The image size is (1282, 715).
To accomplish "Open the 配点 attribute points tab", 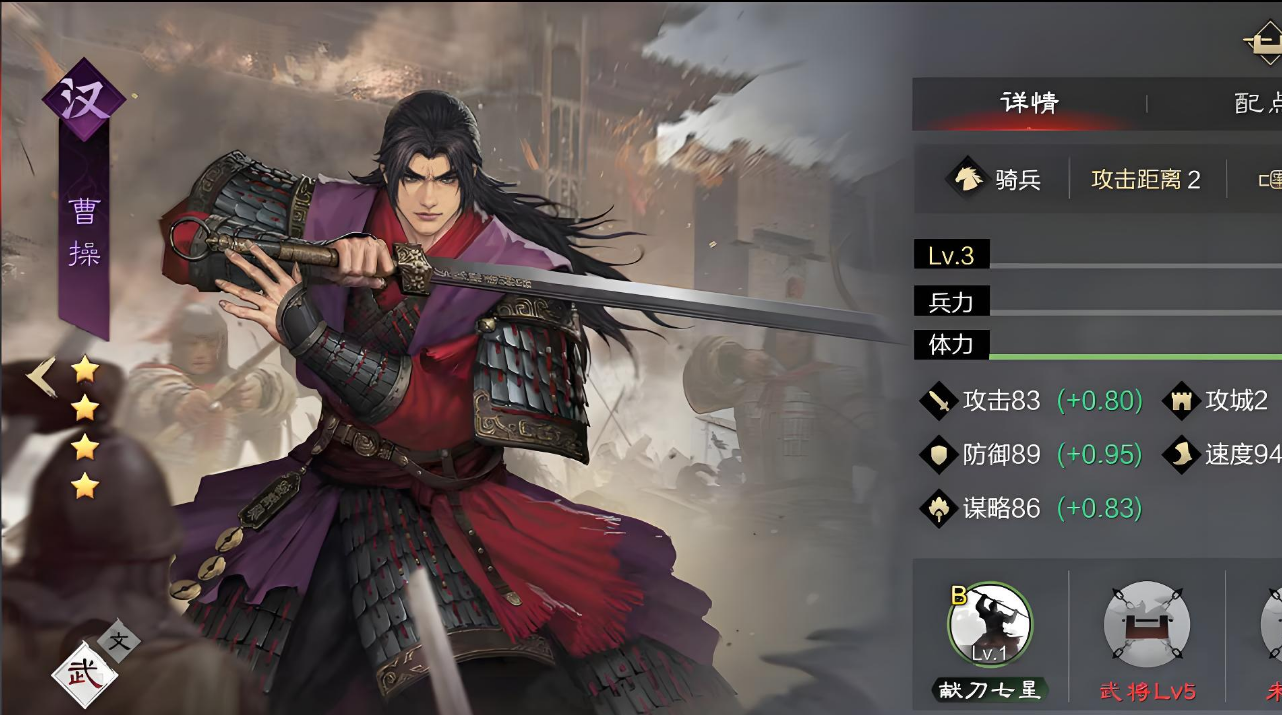I will coord(1256,103).
